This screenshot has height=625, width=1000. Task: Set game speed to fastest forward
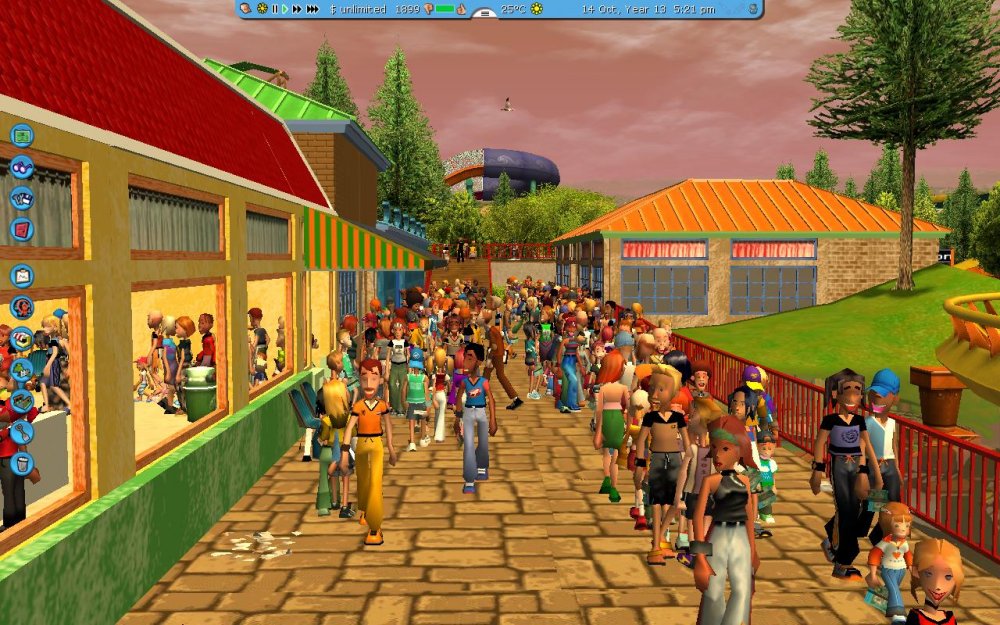click(x=313, y=9)
